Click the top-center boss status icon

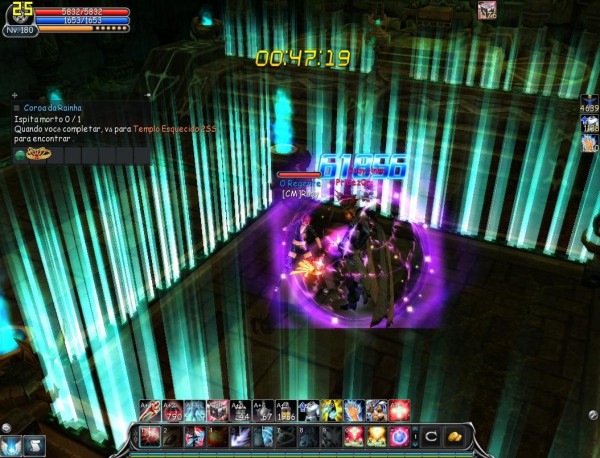pos(487,11)
